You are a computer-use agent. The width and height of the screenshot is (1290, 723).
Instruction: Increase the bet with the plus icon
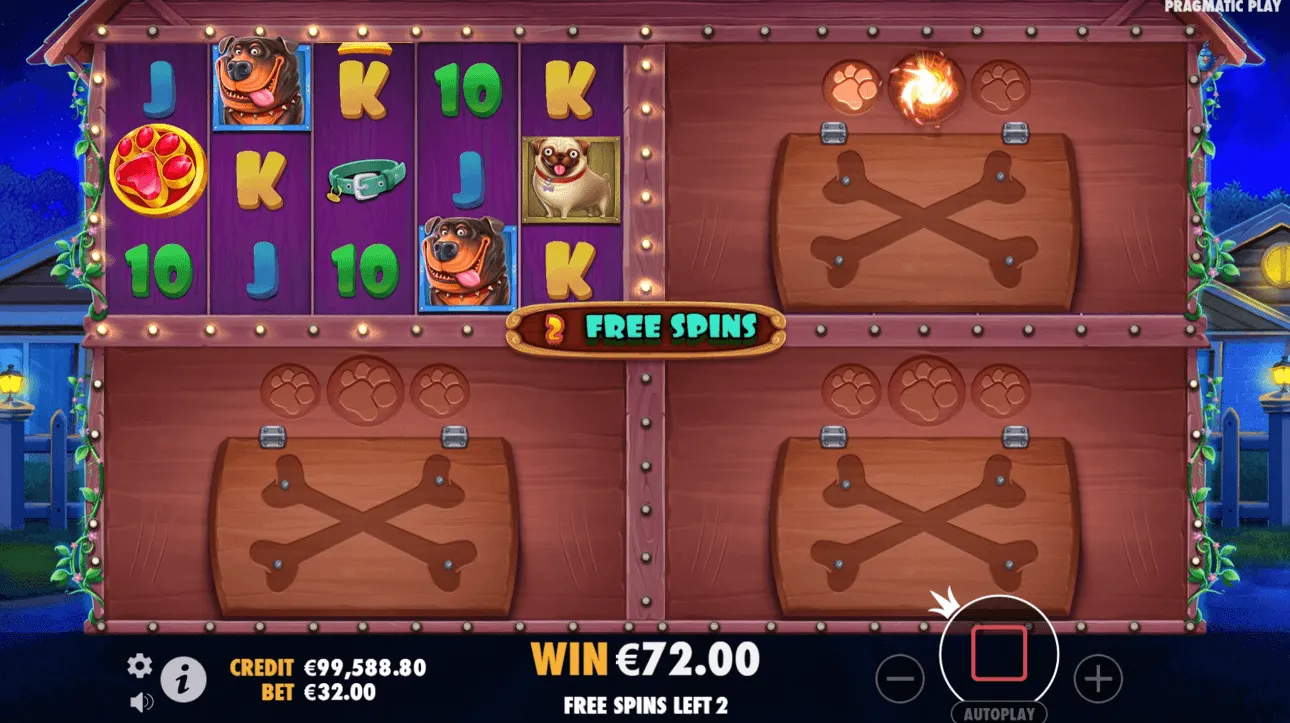pos(1097,678)
